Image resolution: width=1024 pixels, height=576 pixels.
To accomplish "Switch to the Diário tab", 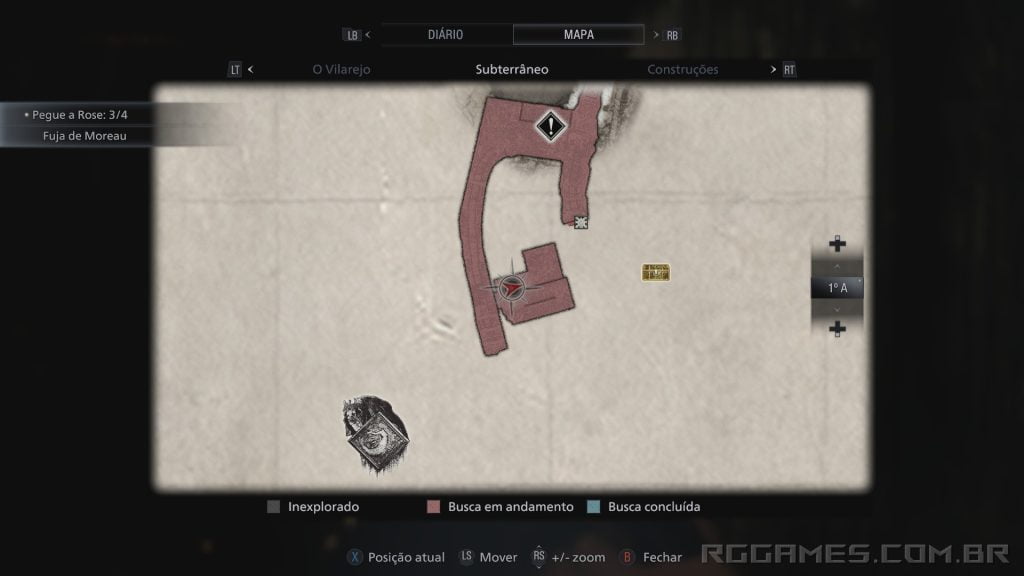I will click(445, 34).
